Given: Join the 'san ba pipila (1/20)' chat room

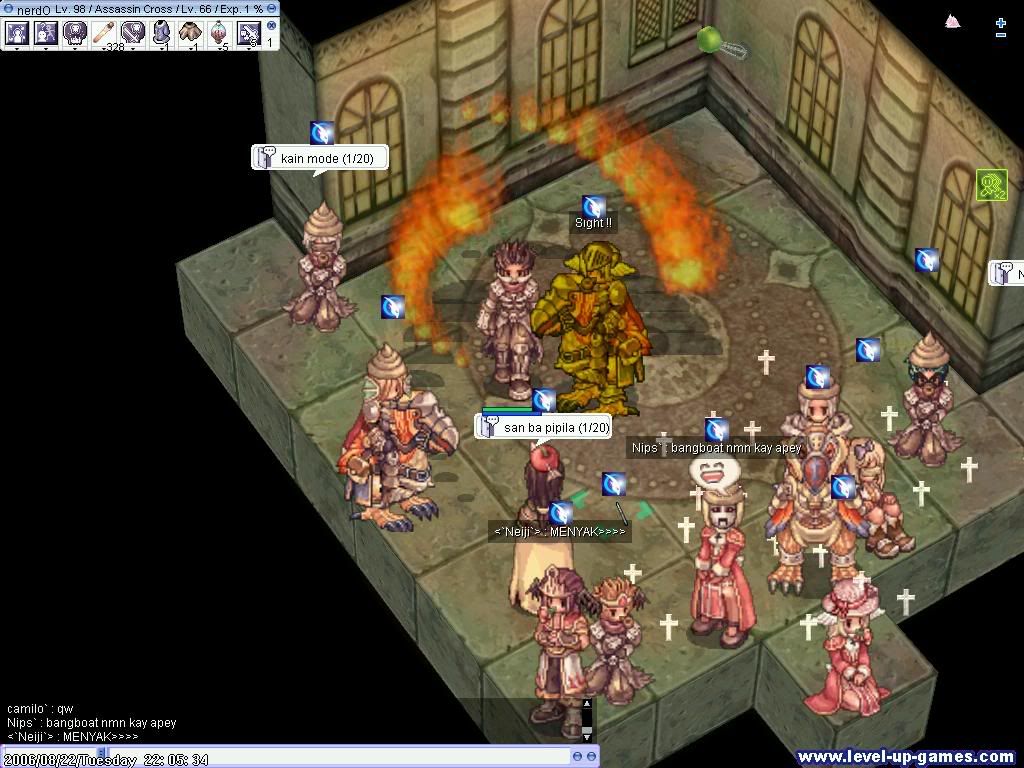Looking at the screenshot, I should pyautogui.click(x=544, y=427).
